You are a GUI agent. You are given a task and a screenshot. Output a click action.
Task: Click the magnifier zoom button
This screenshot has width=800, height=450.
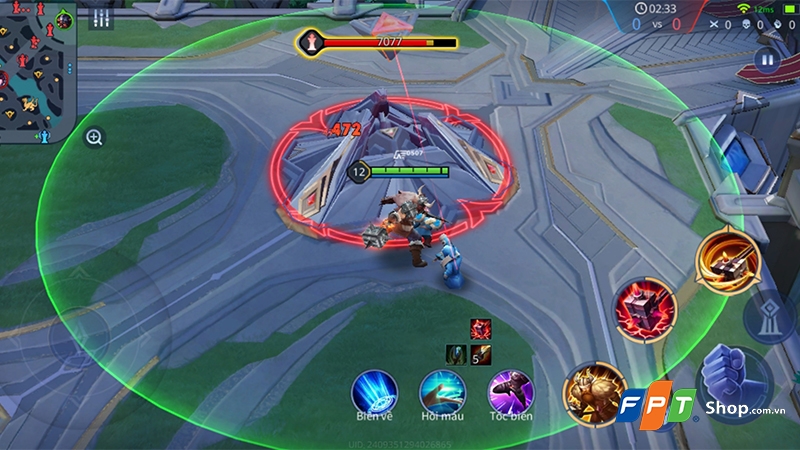click(x=94, y=138)
